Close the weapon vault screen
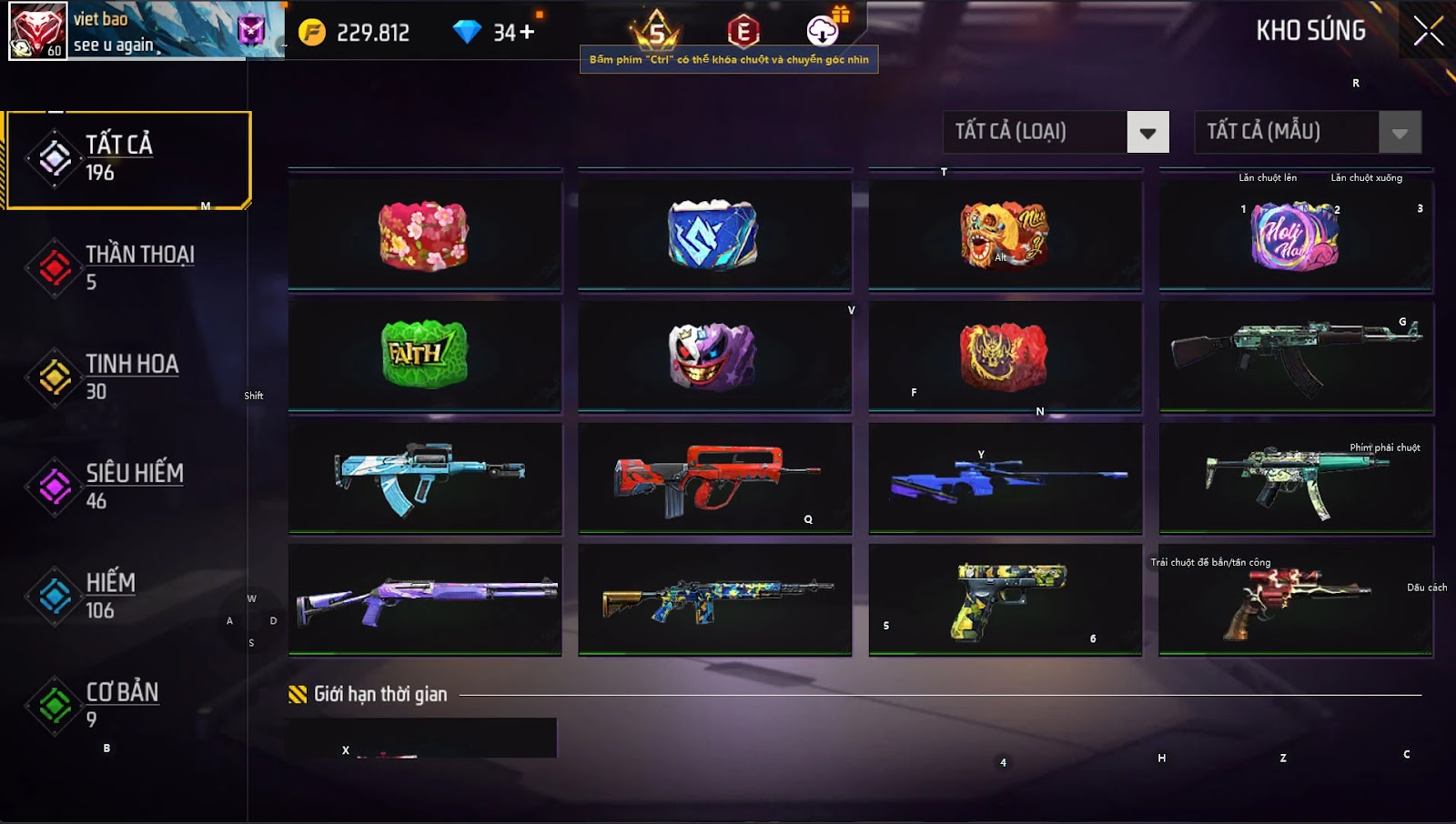The width and height of the screenshot is (1456, 824). pyautogui.click(x=1428, y=31)
